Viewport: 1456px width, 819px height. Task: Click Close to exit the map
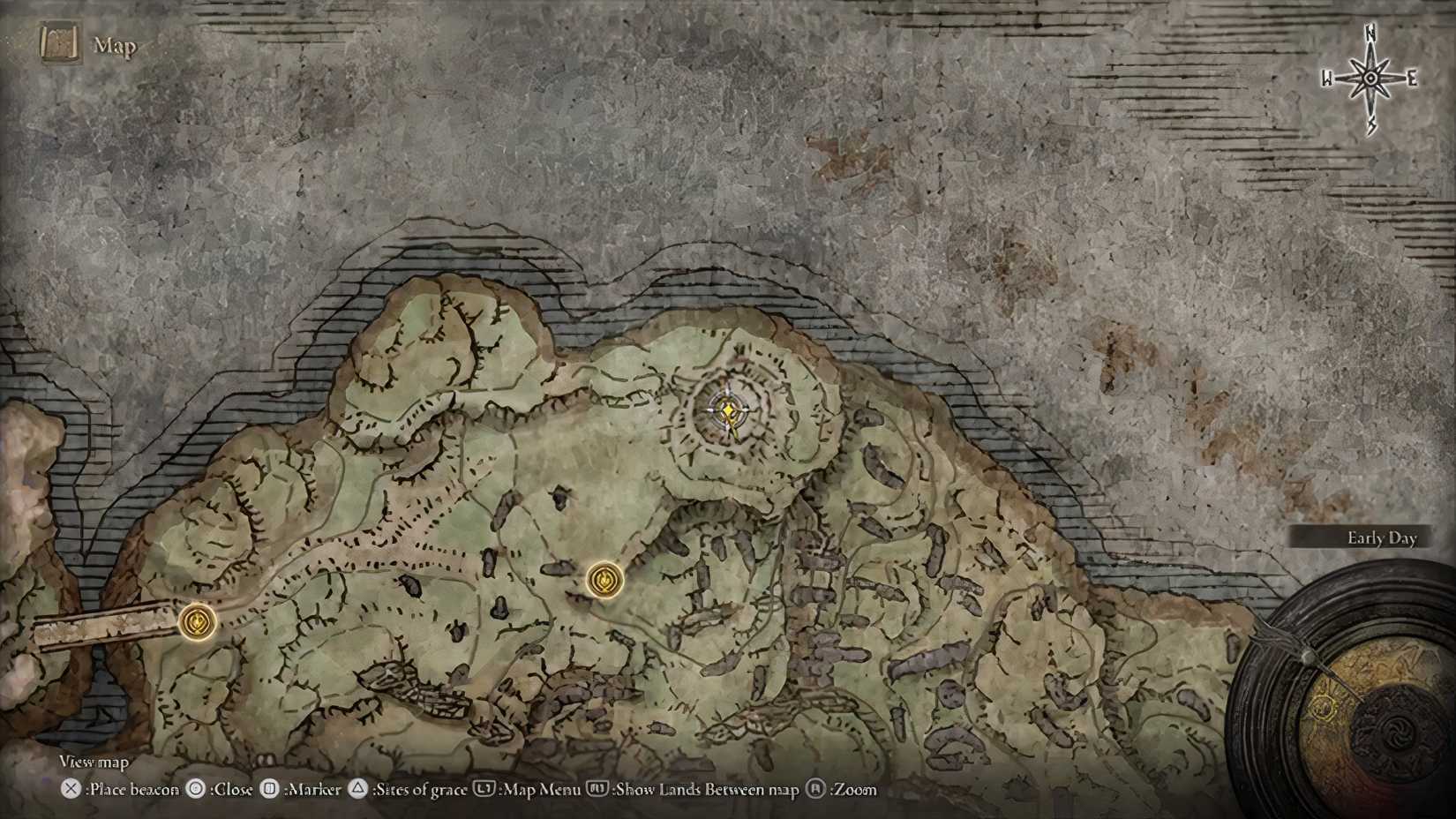(x=230, y=790)
